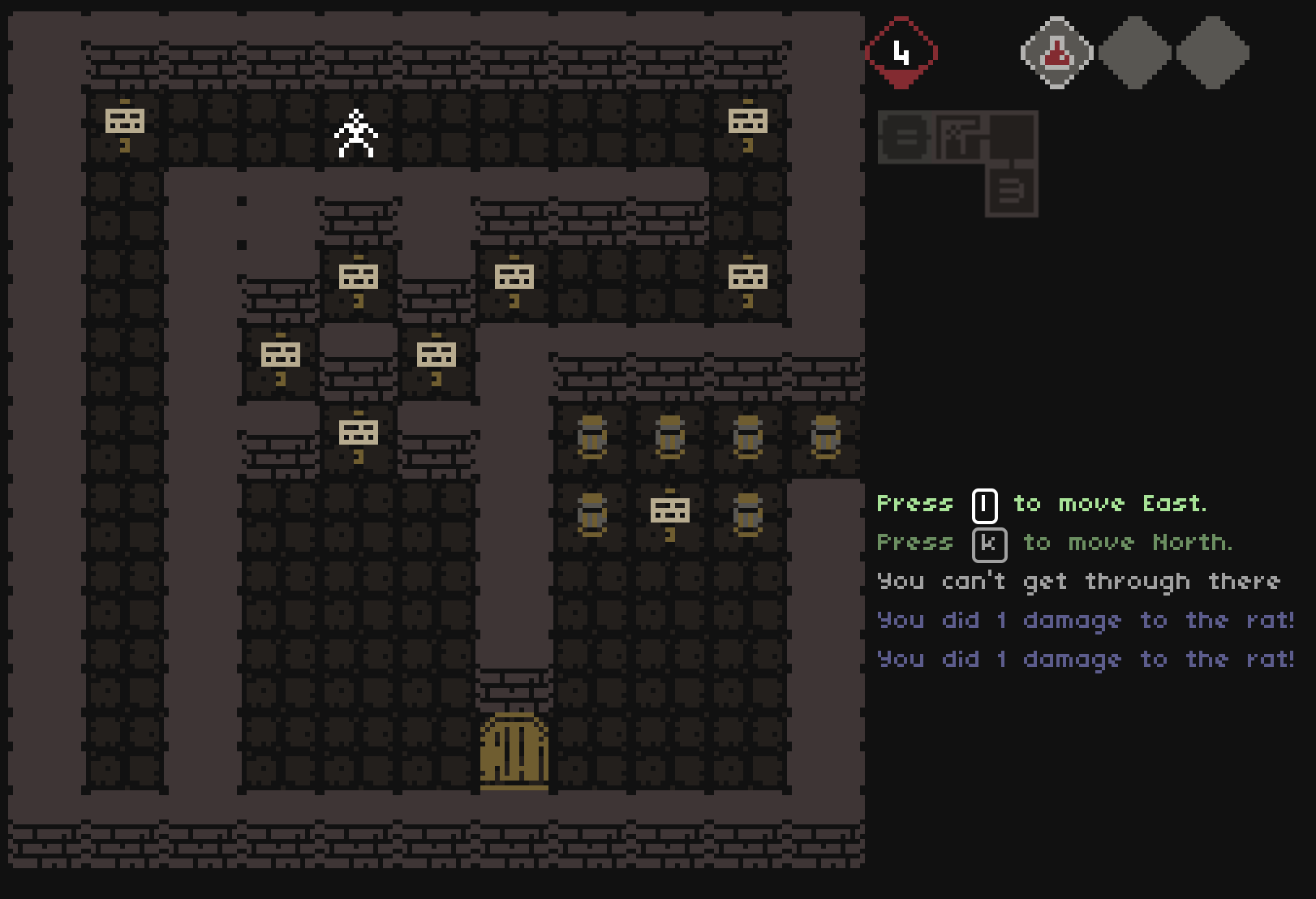This screenshot has height=899, width=1316.
Task: Click the player character sprite
Action: [355, 134]
